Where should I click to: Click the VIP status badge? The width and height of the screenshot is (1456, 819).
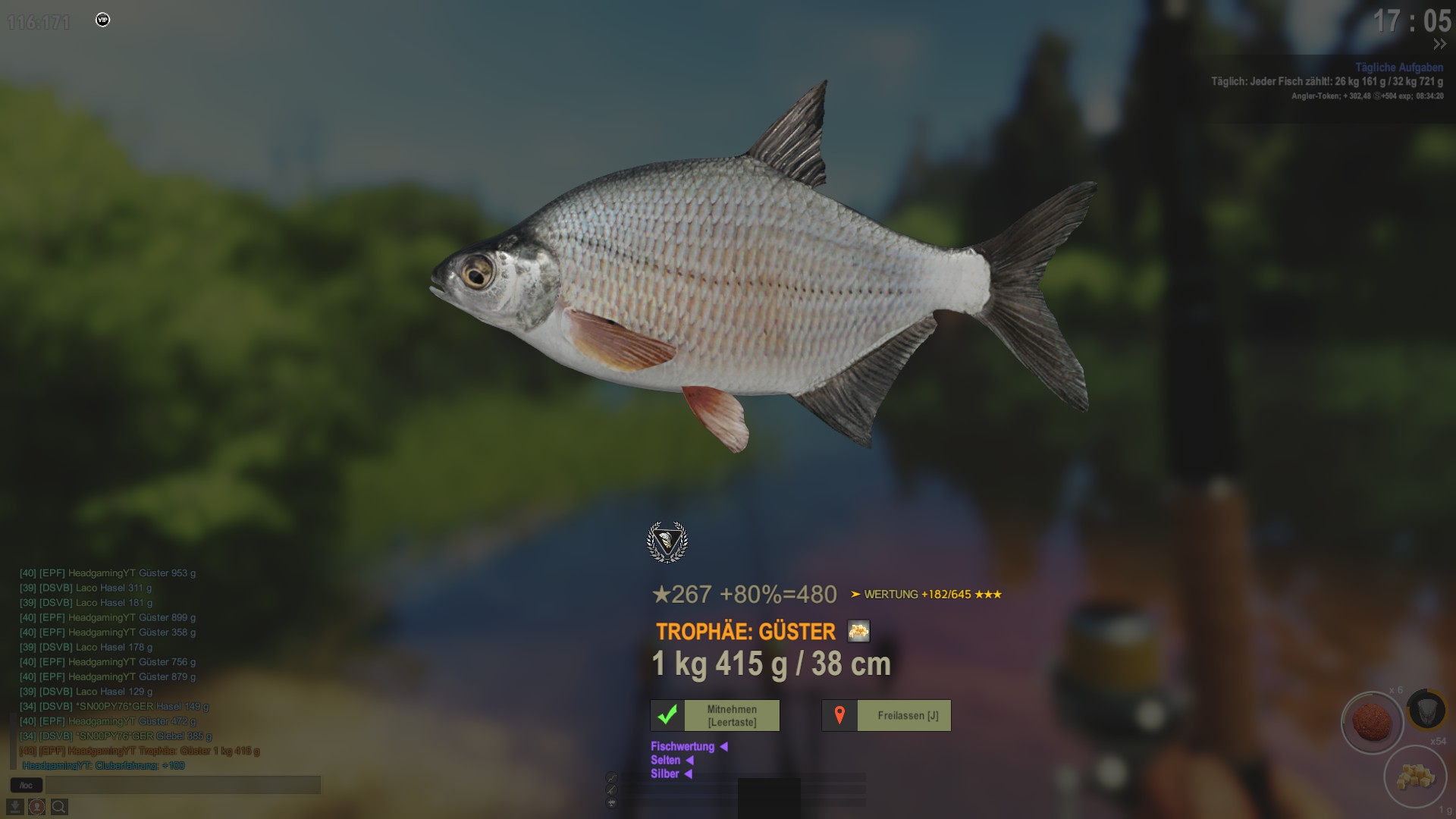(x=103, y=20)
